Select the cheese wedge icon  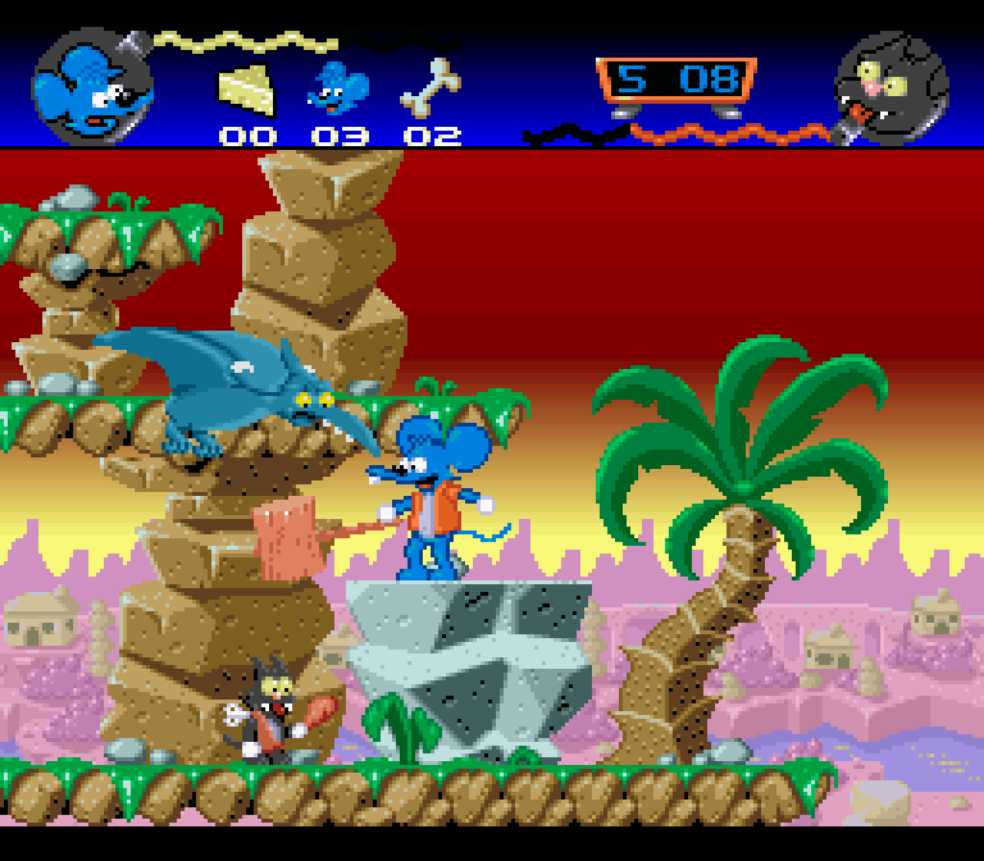(x=246, y=90)
